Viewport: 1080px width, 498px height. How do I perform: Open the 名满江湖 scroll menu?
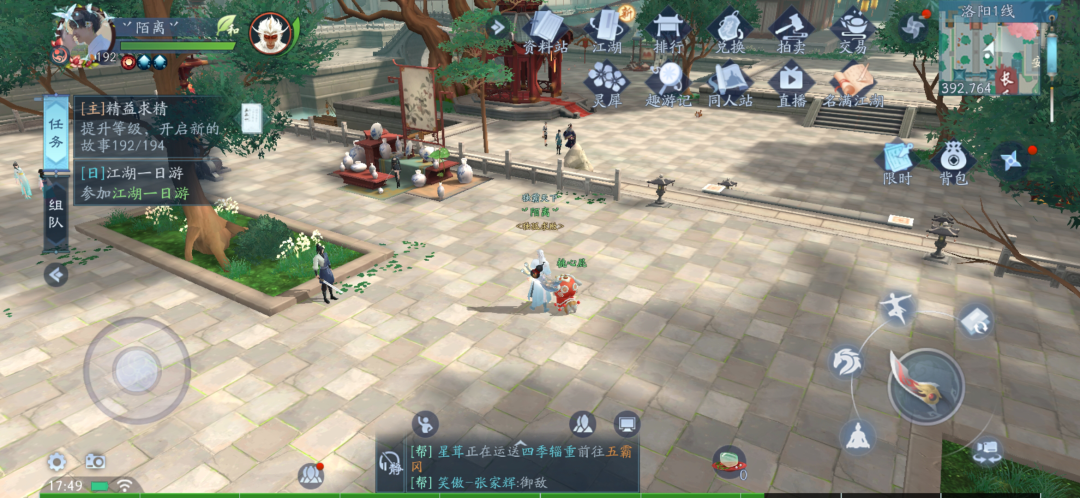click(x=853, y=82)
